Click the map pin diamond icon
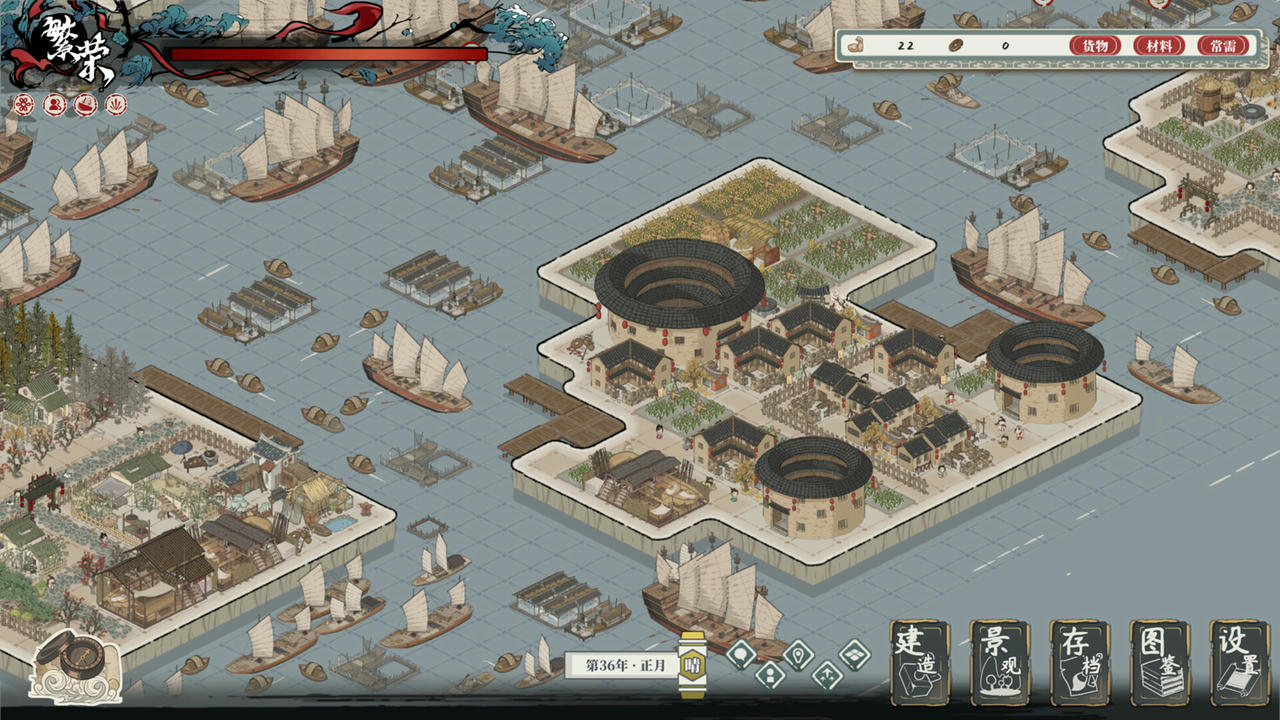This screenshot has width=1280, height=720. 798,655
